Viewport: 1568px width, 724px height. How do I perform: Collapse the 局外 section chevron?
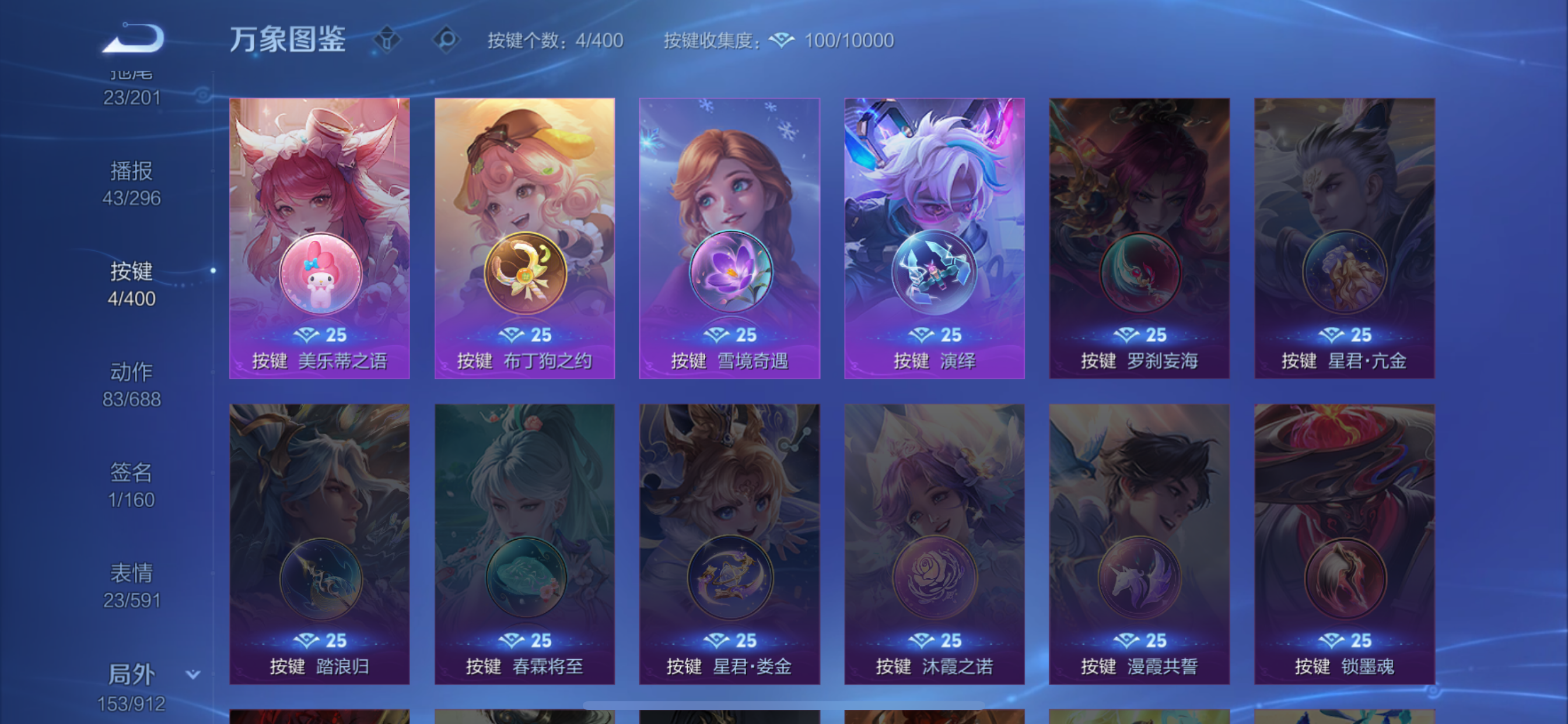(x=192, y=673)
